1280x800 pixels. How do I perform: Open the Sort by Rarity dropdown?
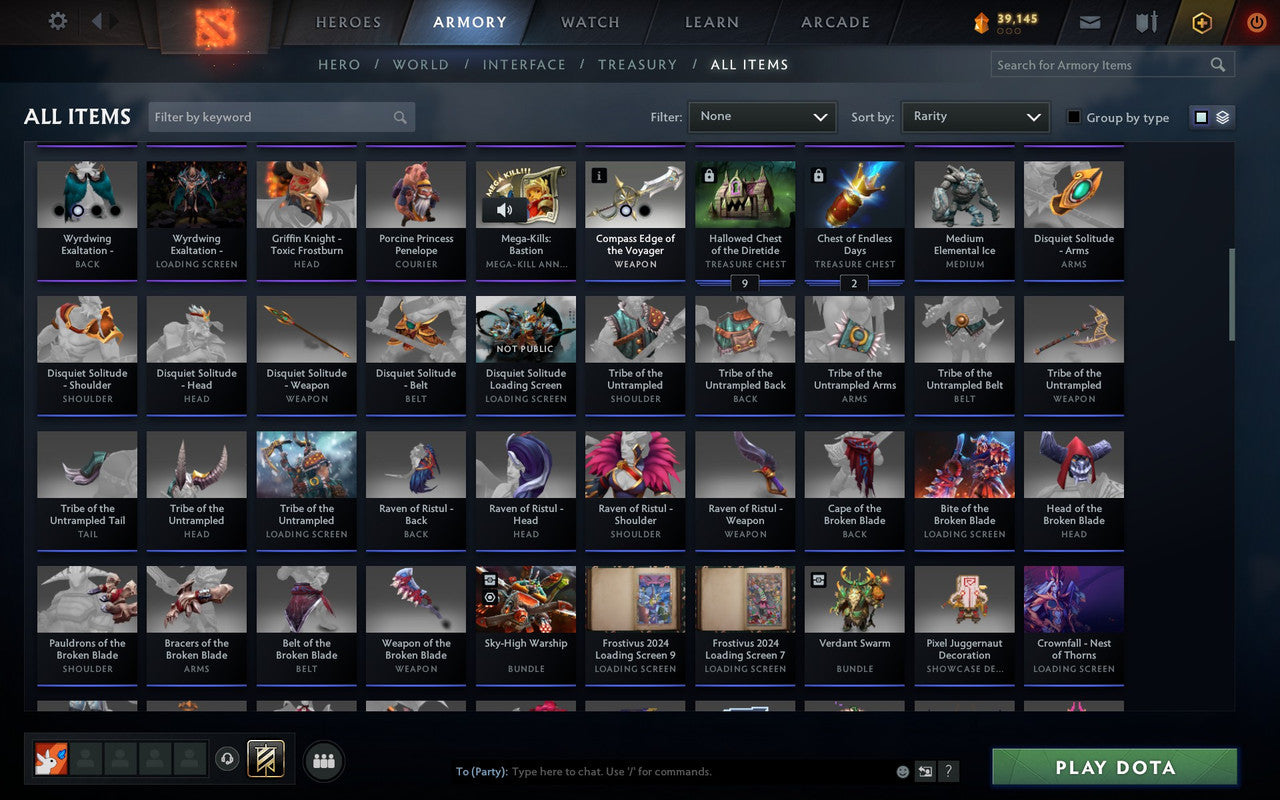pos(975,116)
